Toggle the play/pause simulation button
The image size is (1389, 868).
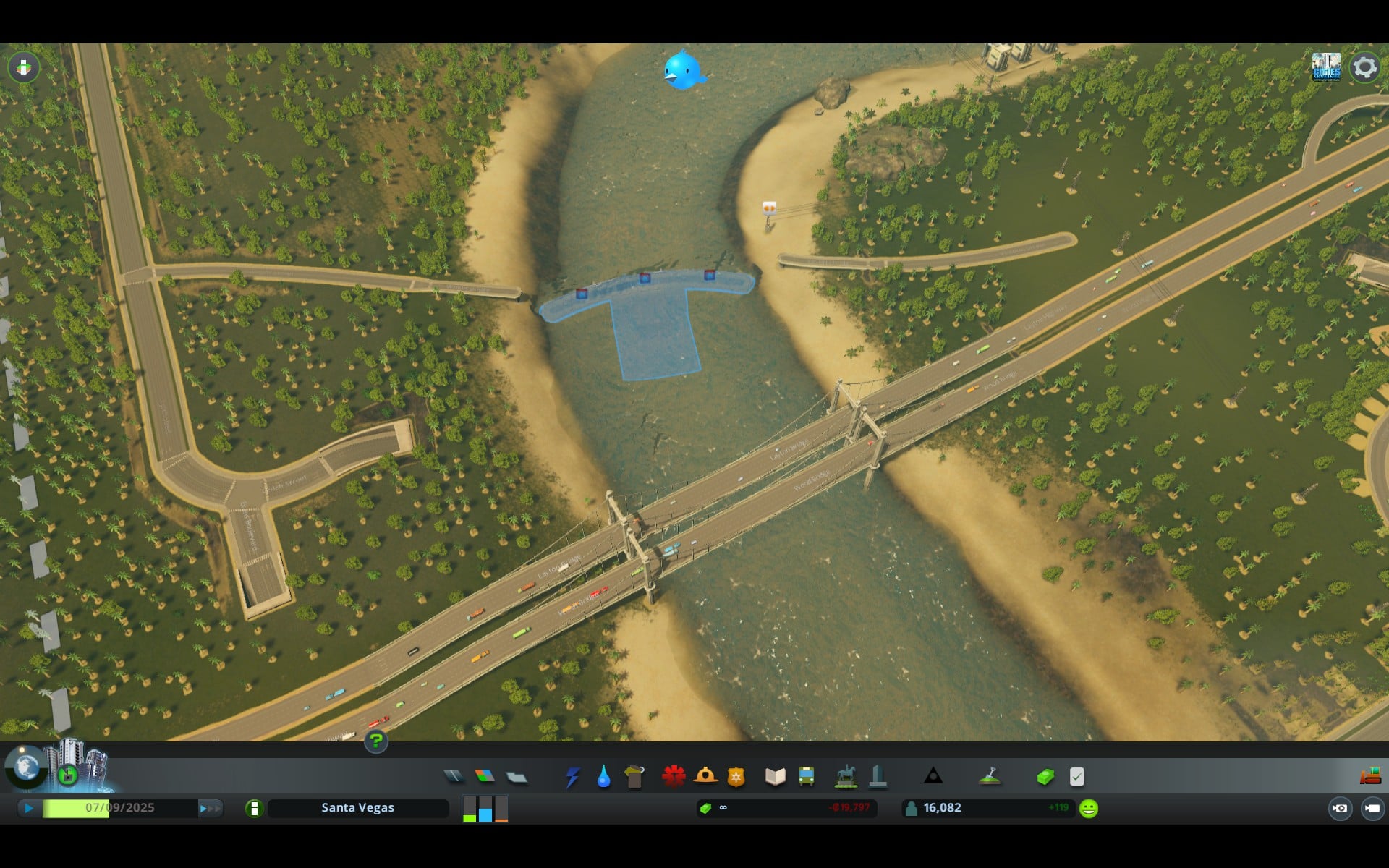(29, 808)
